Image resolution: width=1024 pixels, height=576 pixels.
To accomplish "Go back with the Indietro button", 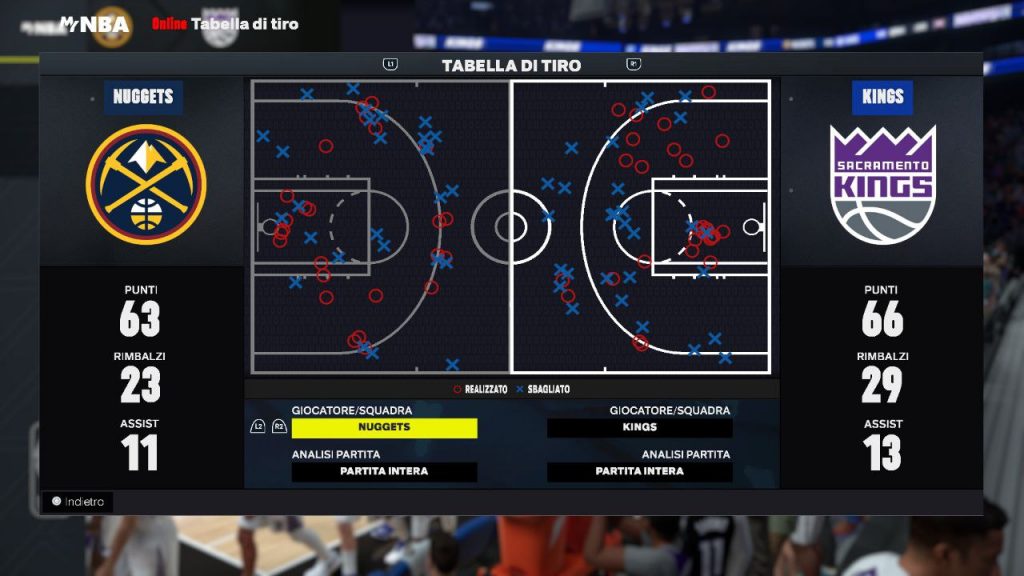I will pyautogui.click(x=78, y=501).
